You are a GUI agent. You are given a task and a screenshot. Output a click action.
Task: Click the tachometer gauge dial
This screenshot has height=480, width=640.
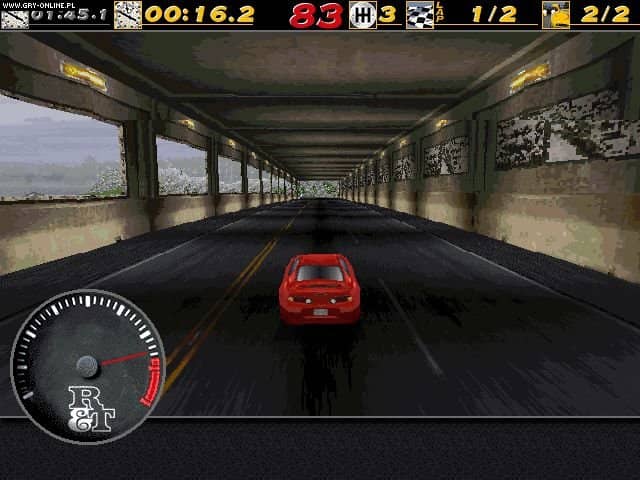point(87,364)
